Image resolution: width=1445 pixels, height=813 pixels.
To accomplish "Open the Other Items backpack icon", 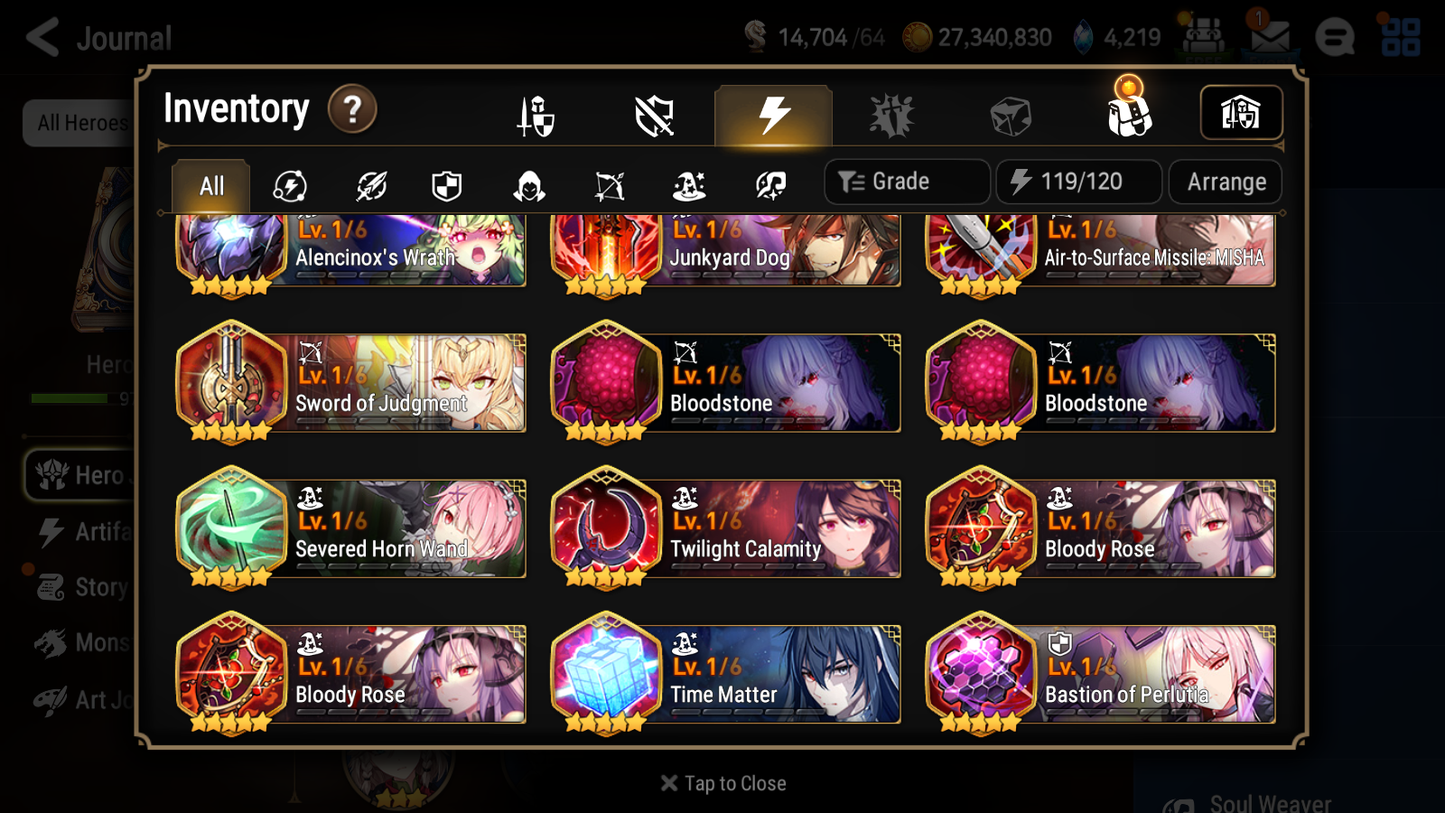I will [x=1128, y=114].
